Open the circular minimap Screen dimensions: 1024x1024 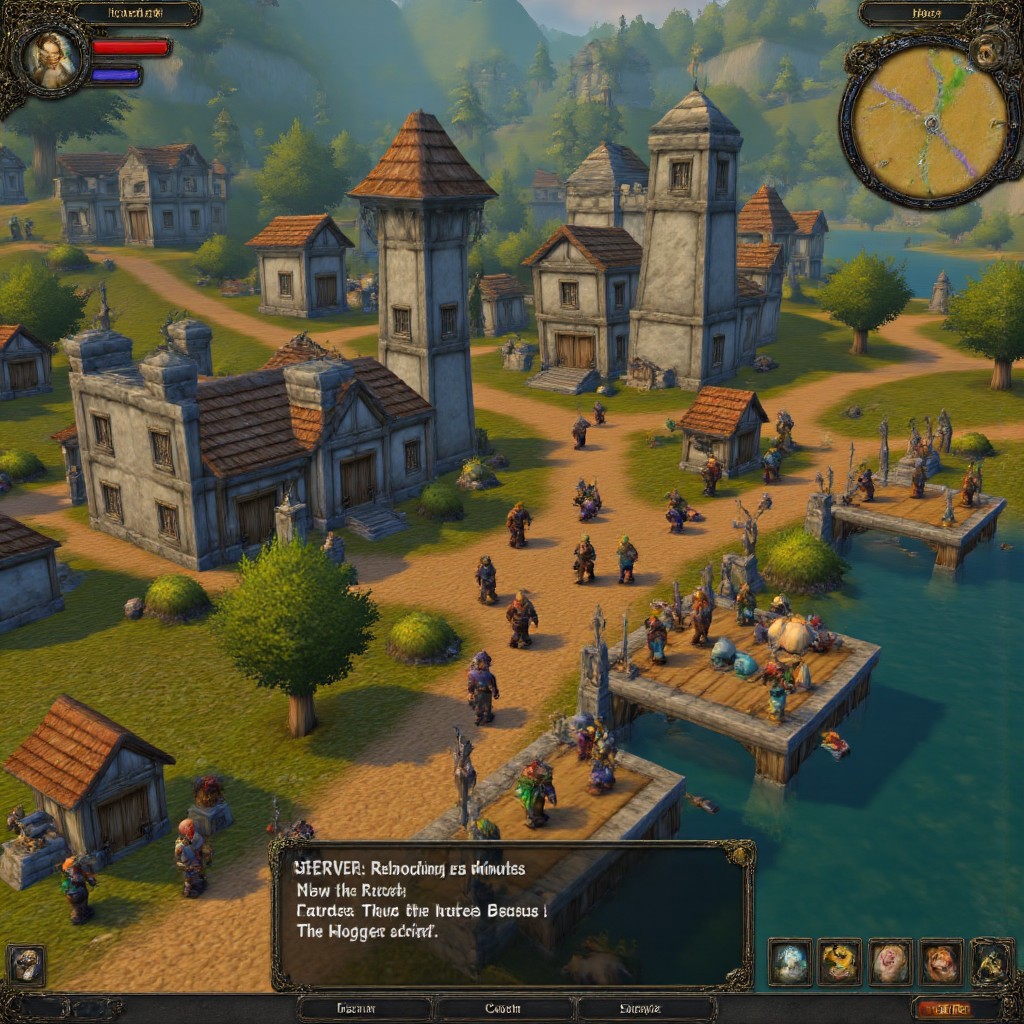point(929,121)
